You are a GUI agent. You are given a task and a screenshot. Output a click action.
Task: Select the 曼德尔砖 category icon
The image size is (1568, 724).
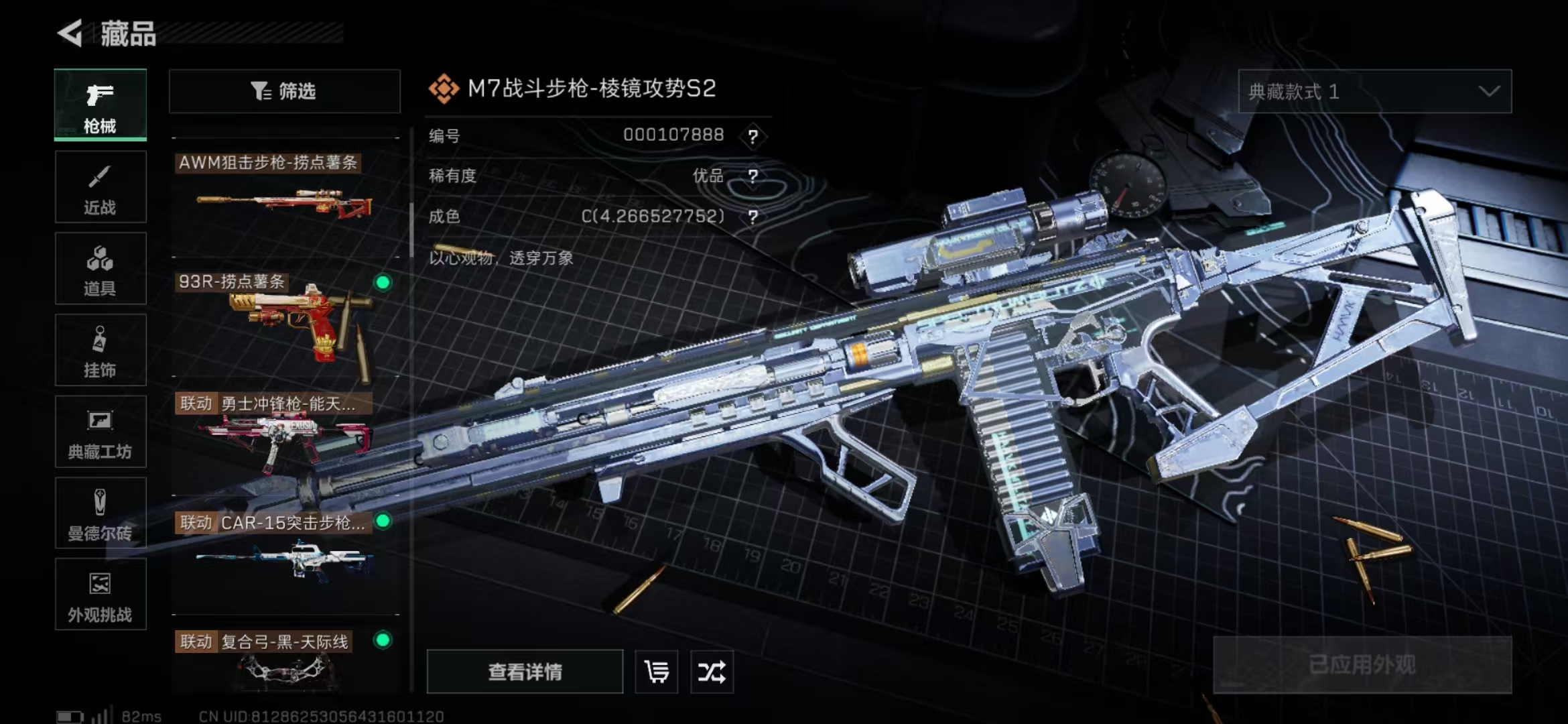(x=101, y=514)
